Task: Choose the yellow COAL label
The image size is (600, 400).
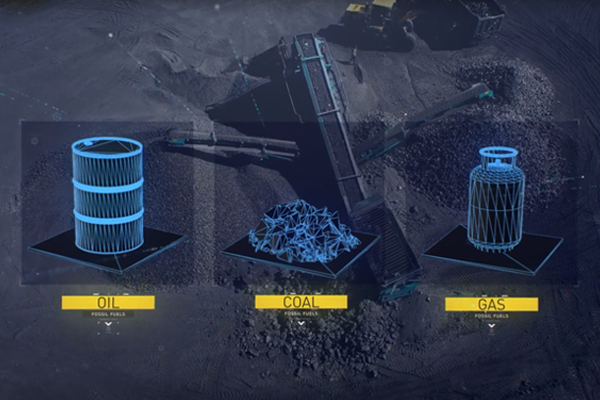Action: pos(301,302)
